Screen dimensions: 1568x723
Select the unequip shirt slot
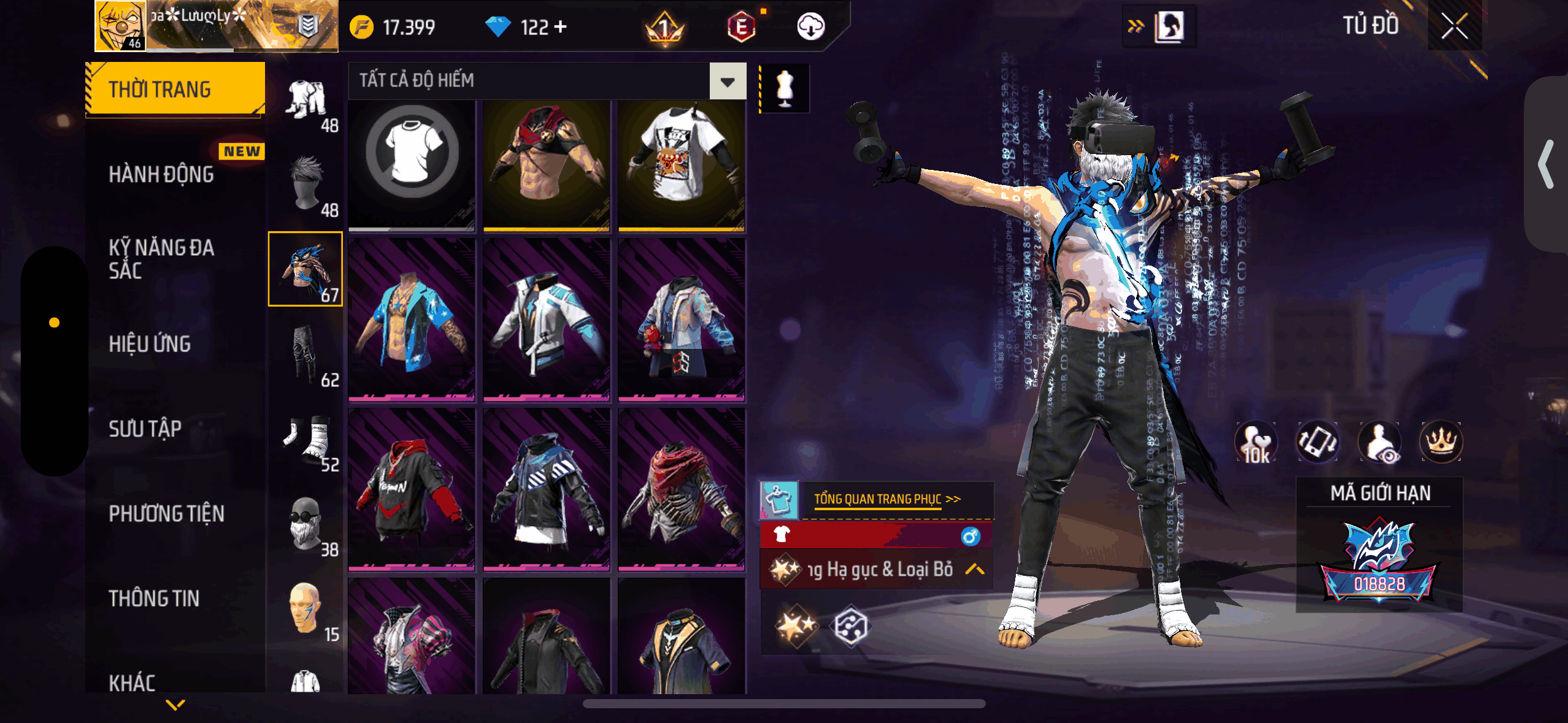412,166
